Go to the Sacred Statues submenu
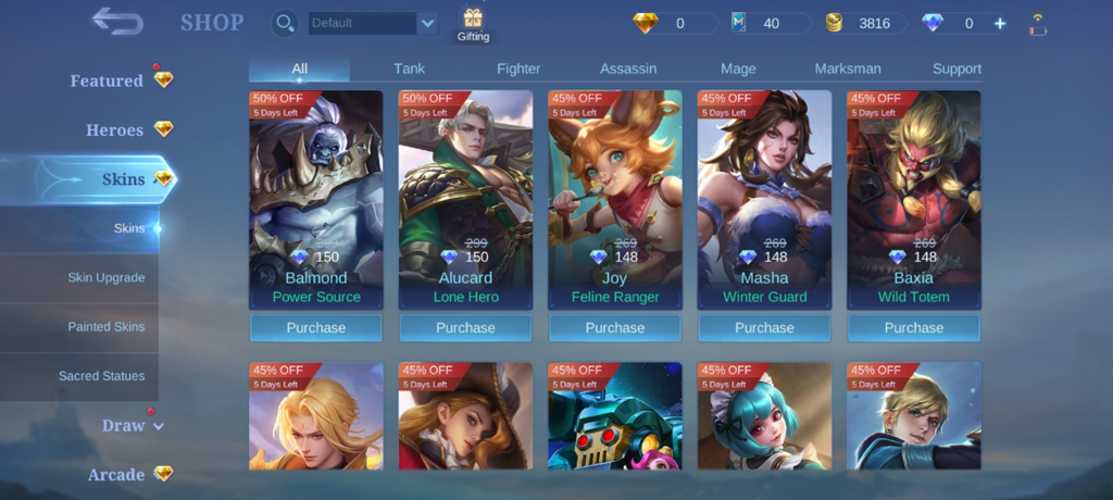The height and width of the screenshot is (500, 1113). (101, 376)
